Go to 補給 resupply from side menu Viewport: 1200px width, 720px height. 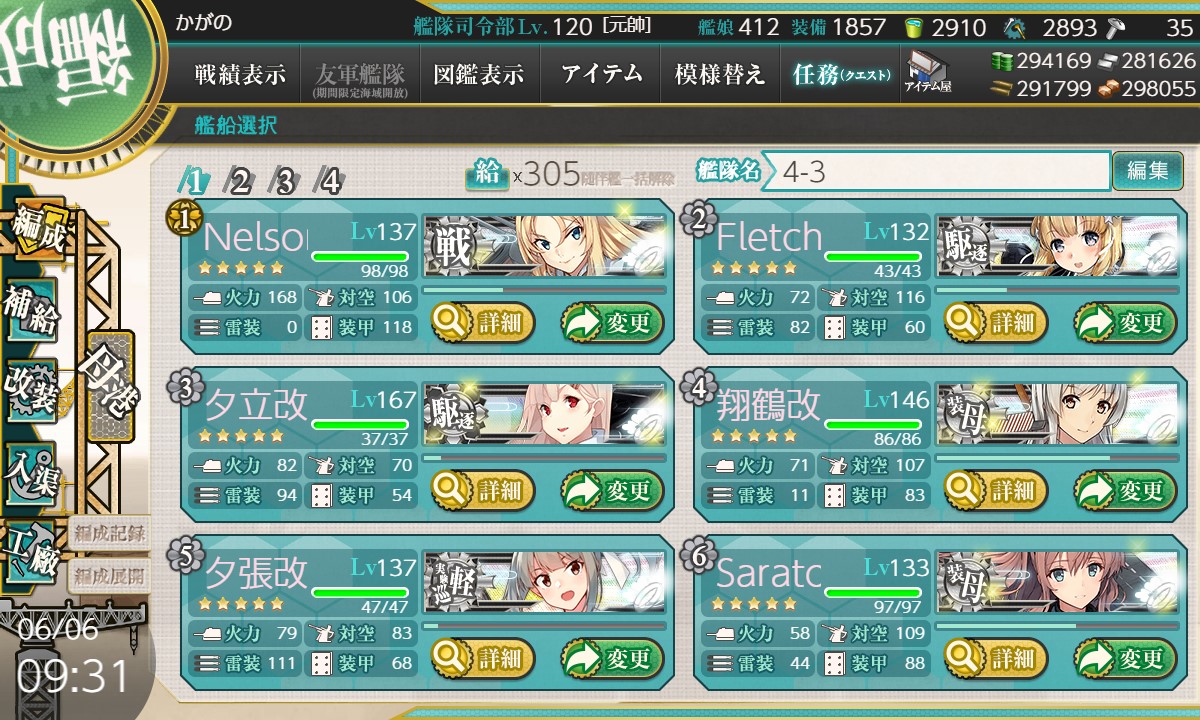tap(32, 311)
